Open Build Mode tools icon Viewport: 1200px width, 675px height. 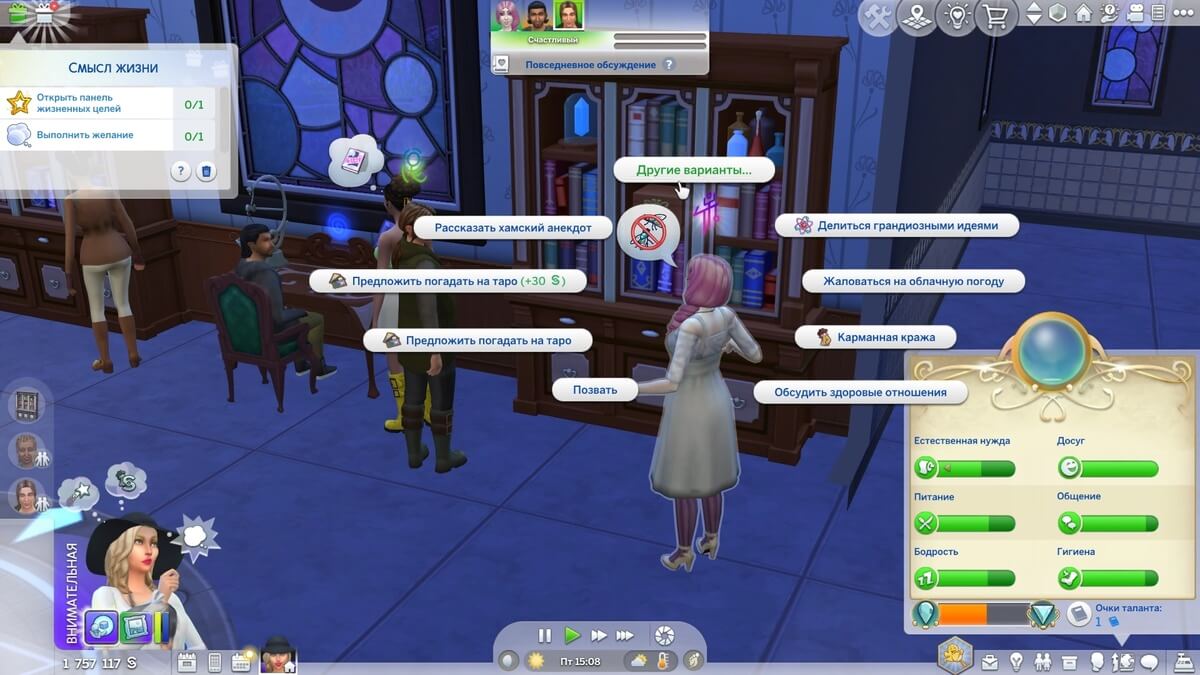(877, 16)
